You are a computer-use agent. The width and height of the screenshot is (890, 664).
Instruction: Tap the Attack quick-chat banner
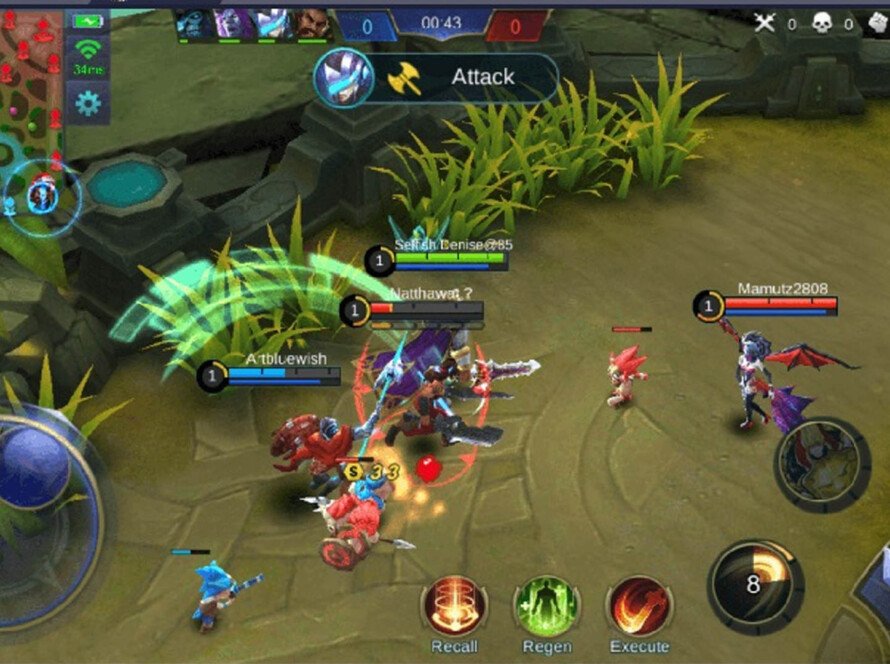437,78
